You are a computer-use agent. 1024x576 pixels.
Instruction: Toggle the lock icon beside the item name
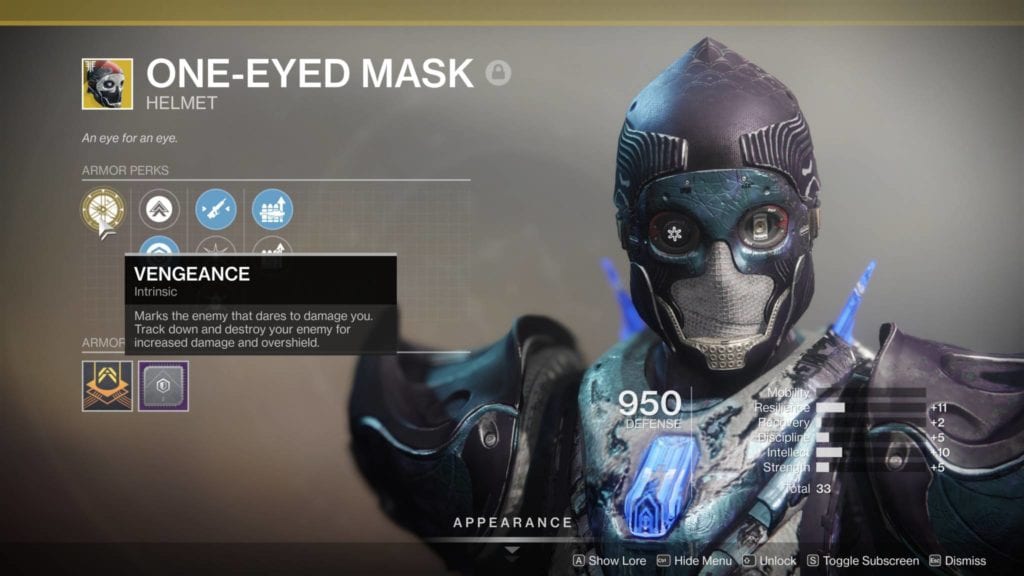(x=498, y=73)
